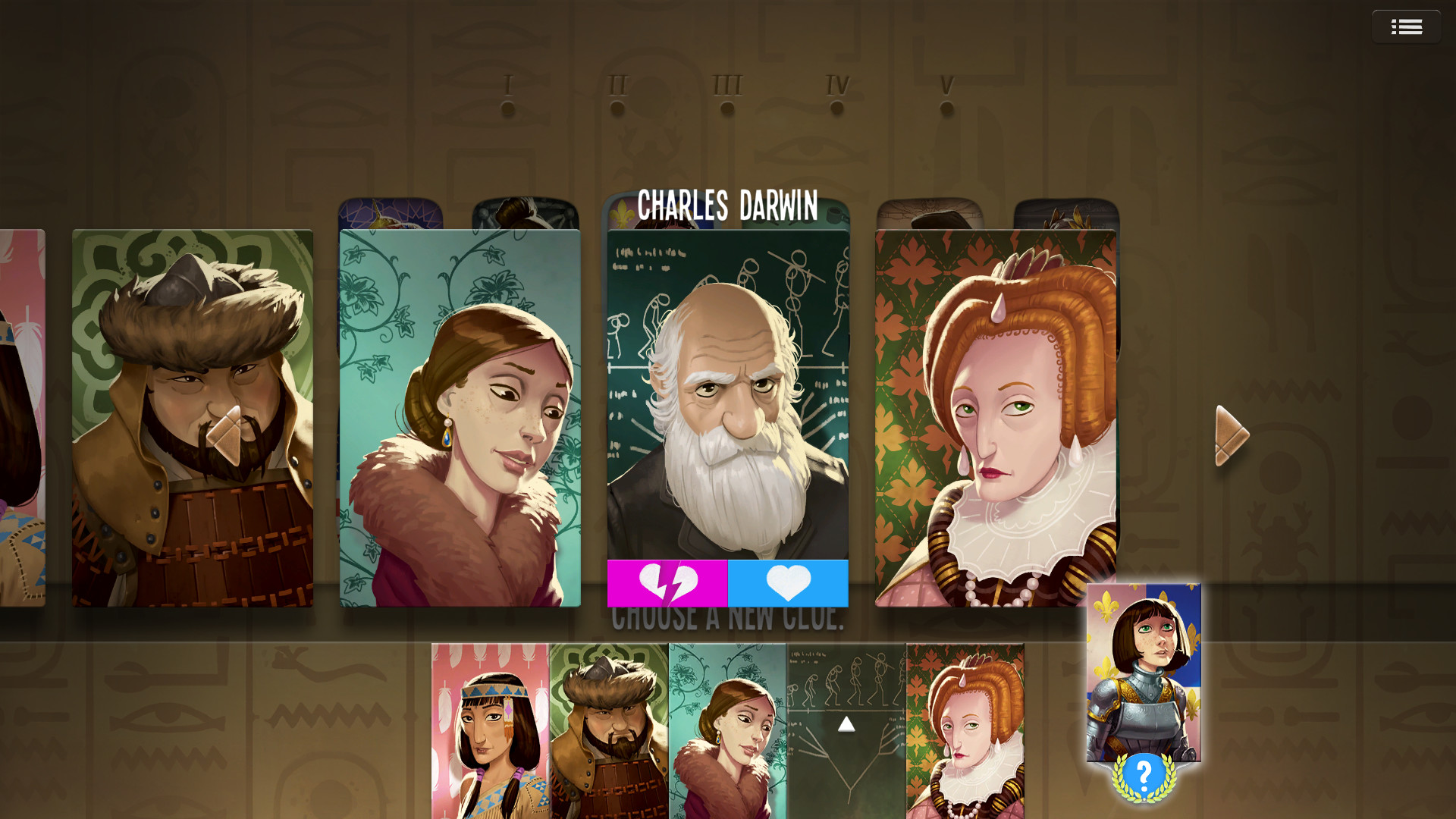This screenshot has height=819, width=1456.
Task: Select the round marker under Roman numeral I
Action: [507, 107]
